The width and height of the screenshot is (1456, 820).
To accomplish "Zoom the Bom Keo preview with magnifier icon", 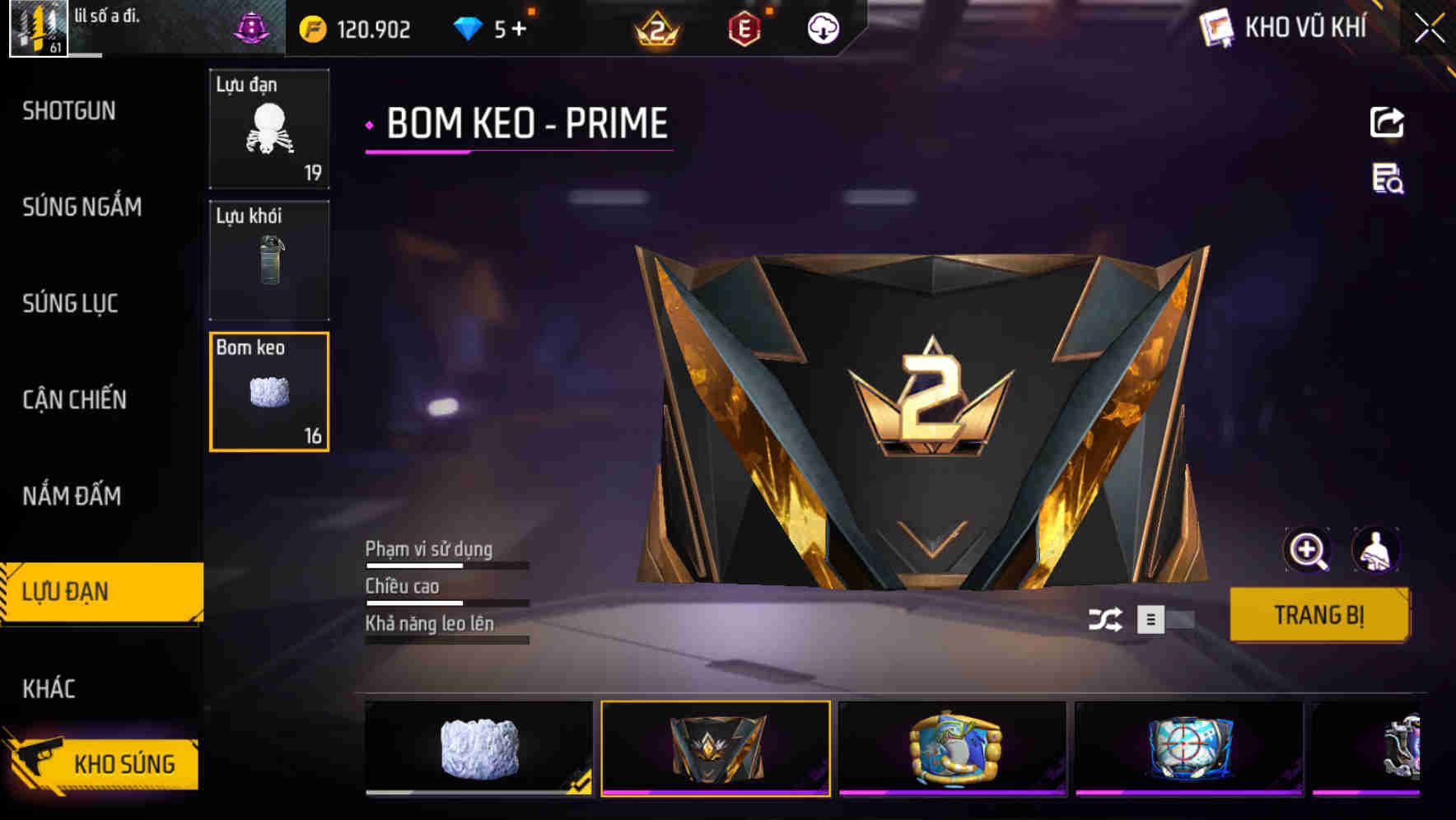I will click(1308, 550).
